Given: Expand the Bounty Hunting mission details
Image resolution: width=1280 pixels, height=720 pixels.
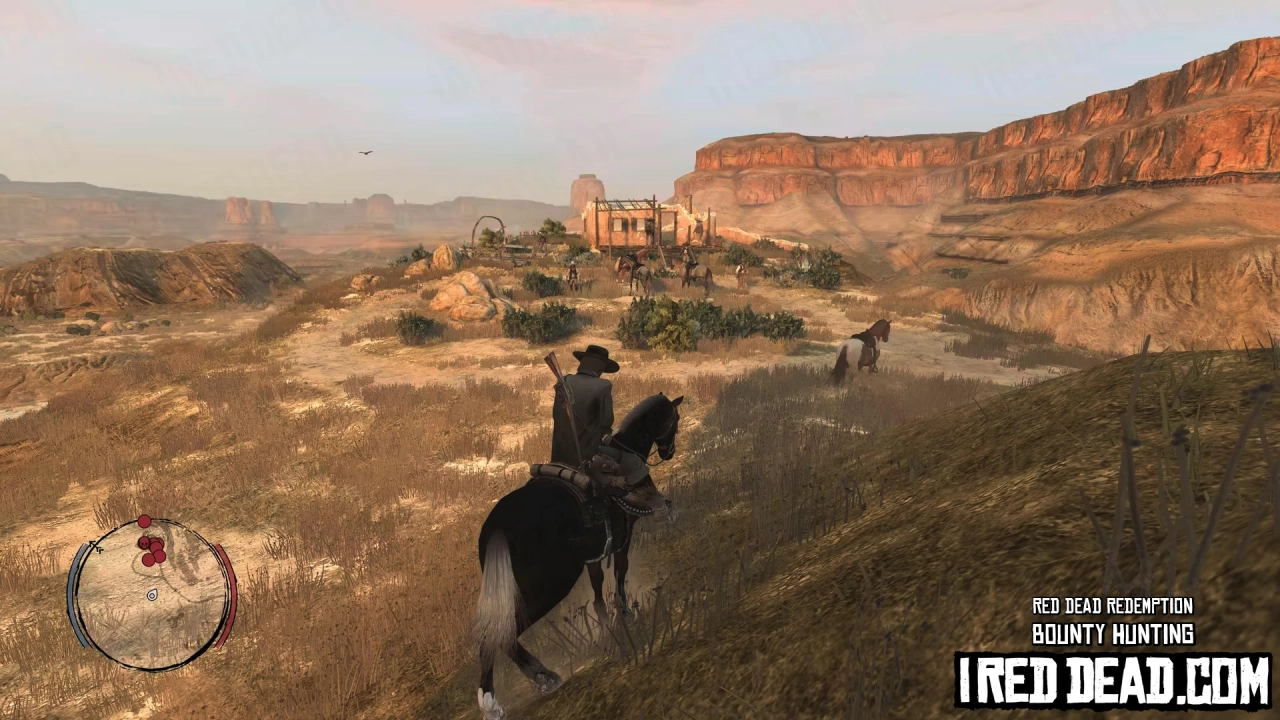Looking at the screenshot, I should pos(1113,634).
